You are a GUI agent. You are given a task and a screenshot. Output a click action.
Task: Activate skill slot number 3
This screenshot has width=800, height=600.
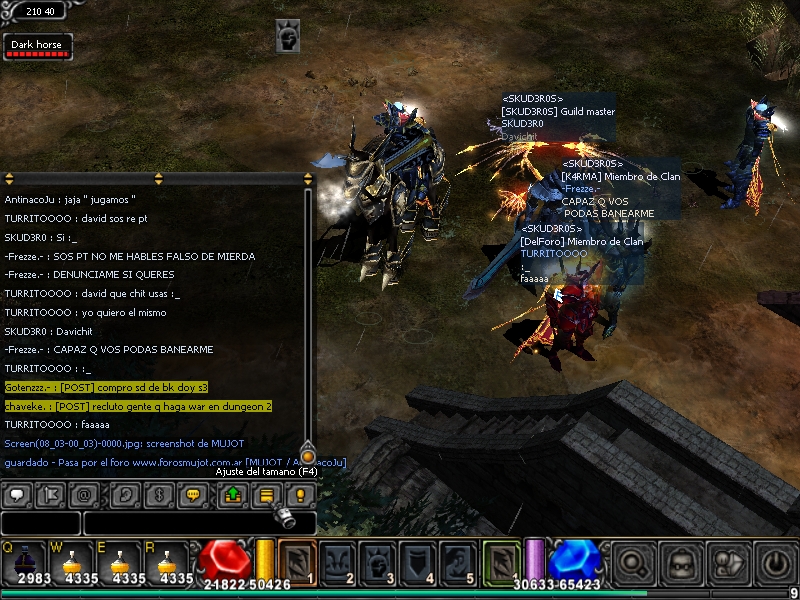coord(378,562)
